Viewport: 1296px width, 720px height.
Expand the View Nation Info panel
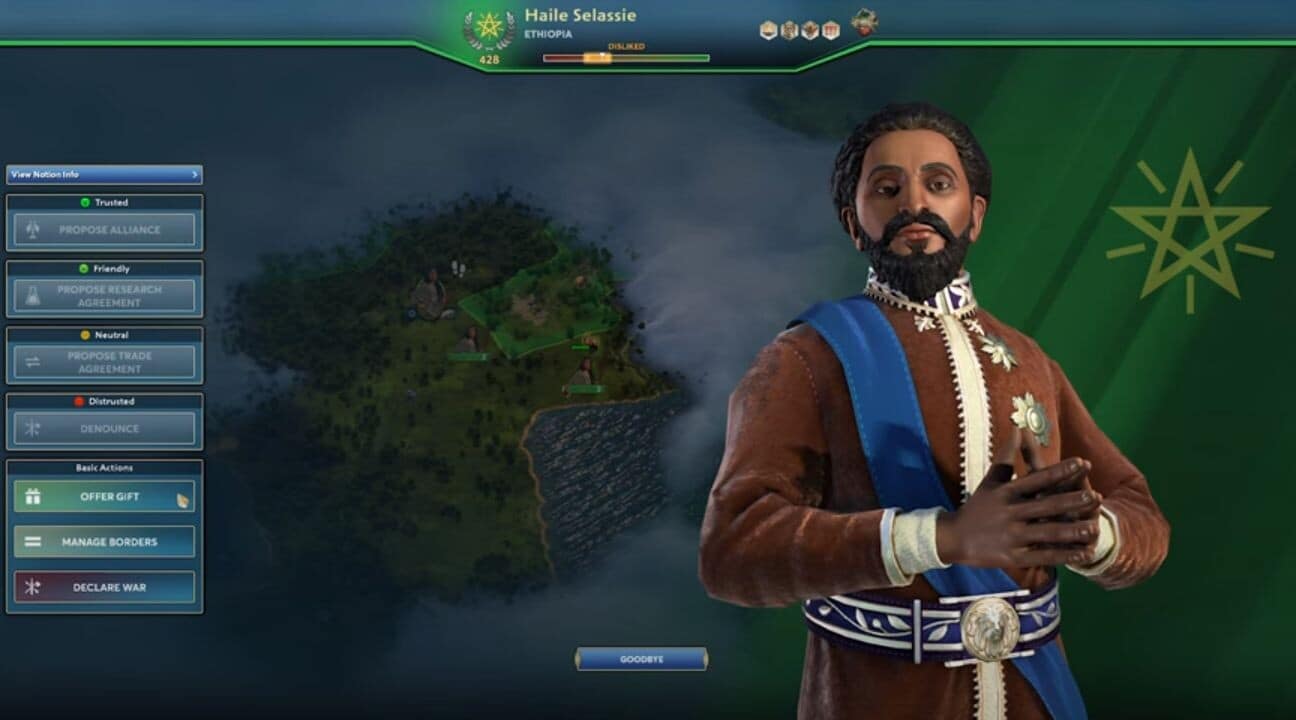click(103, 173)
